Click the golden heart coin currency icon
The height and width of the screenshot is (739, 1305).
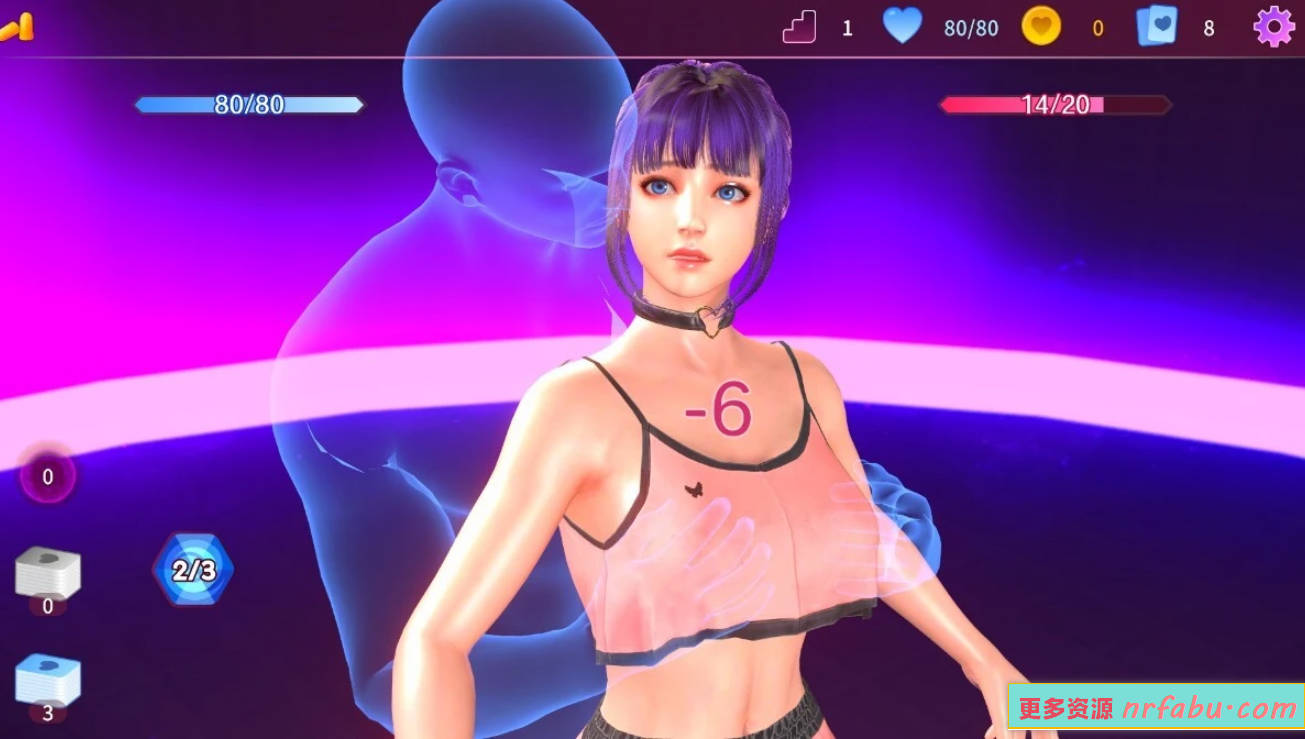pyautogui.click(x=1040, y=27)
